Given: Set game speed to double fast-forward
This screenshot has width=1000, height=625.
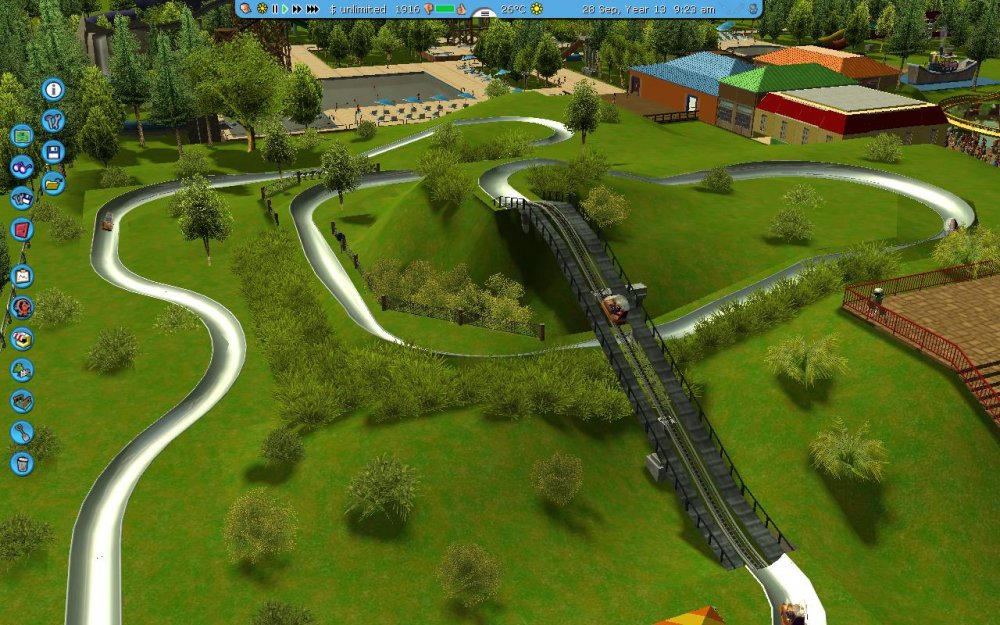Looking at the screenshot, I should coord(297,9).
